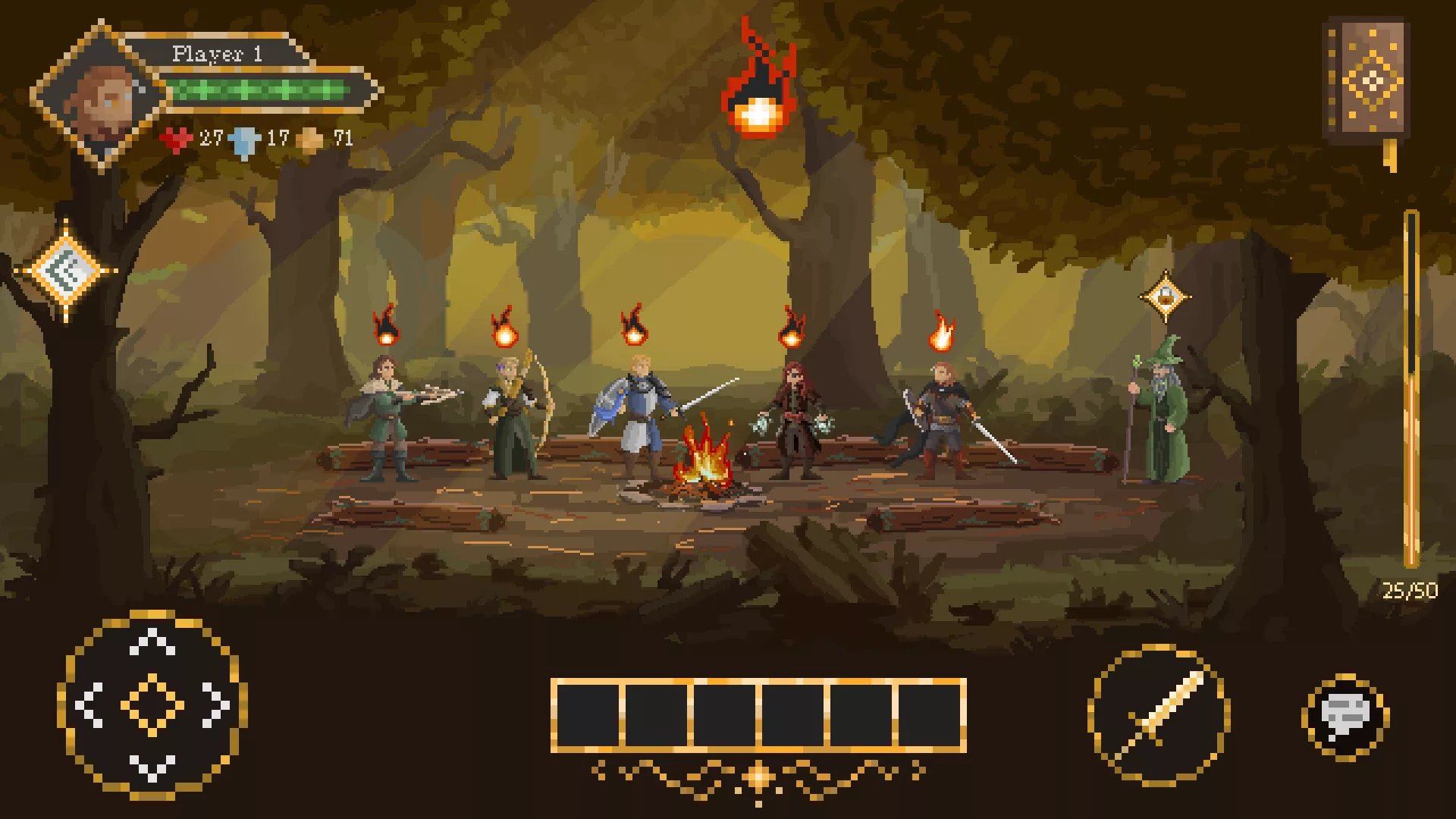Screen dimensions: 1456x819
Task: Tap the d-pad left arrow
Action: [89, 705]
